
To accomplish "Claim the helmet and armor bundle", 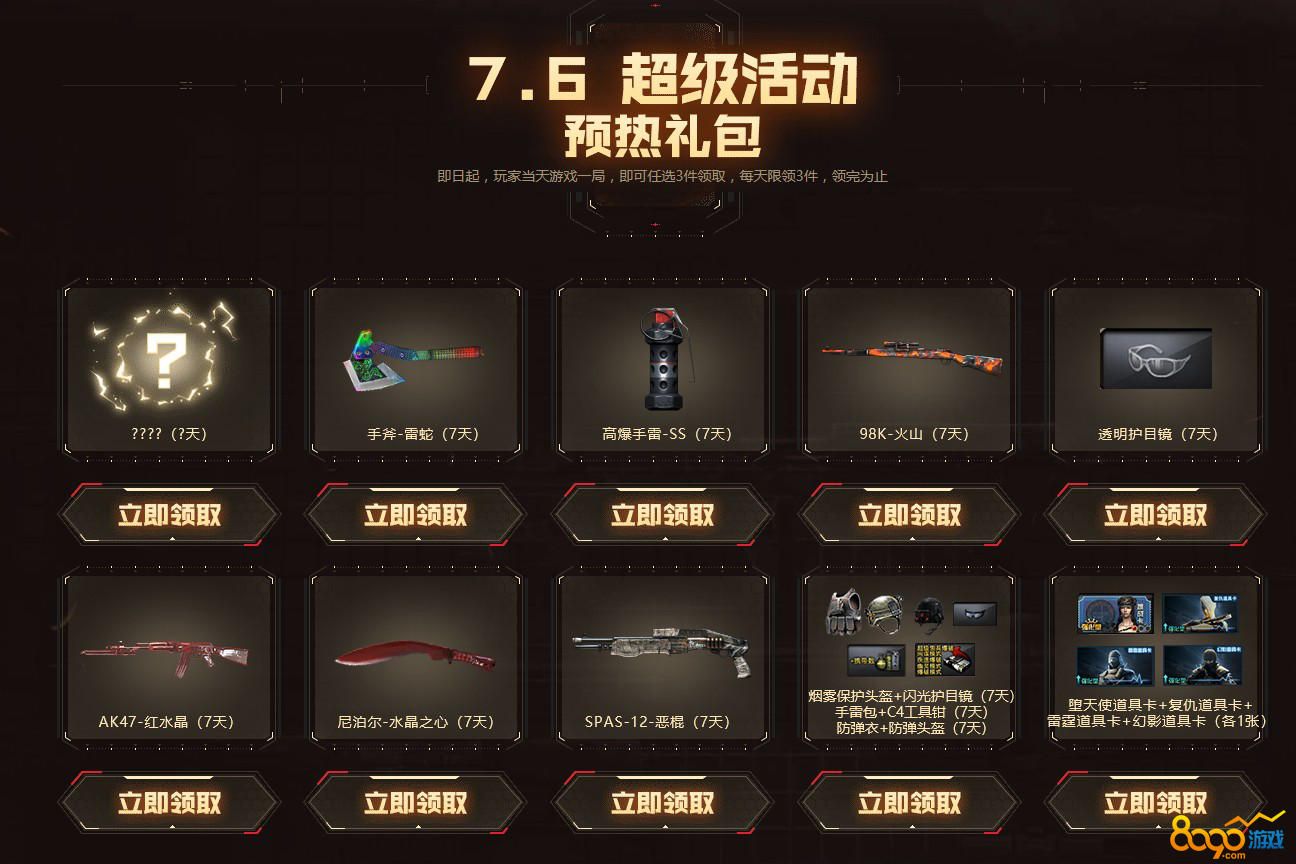I will coord(909,803).
